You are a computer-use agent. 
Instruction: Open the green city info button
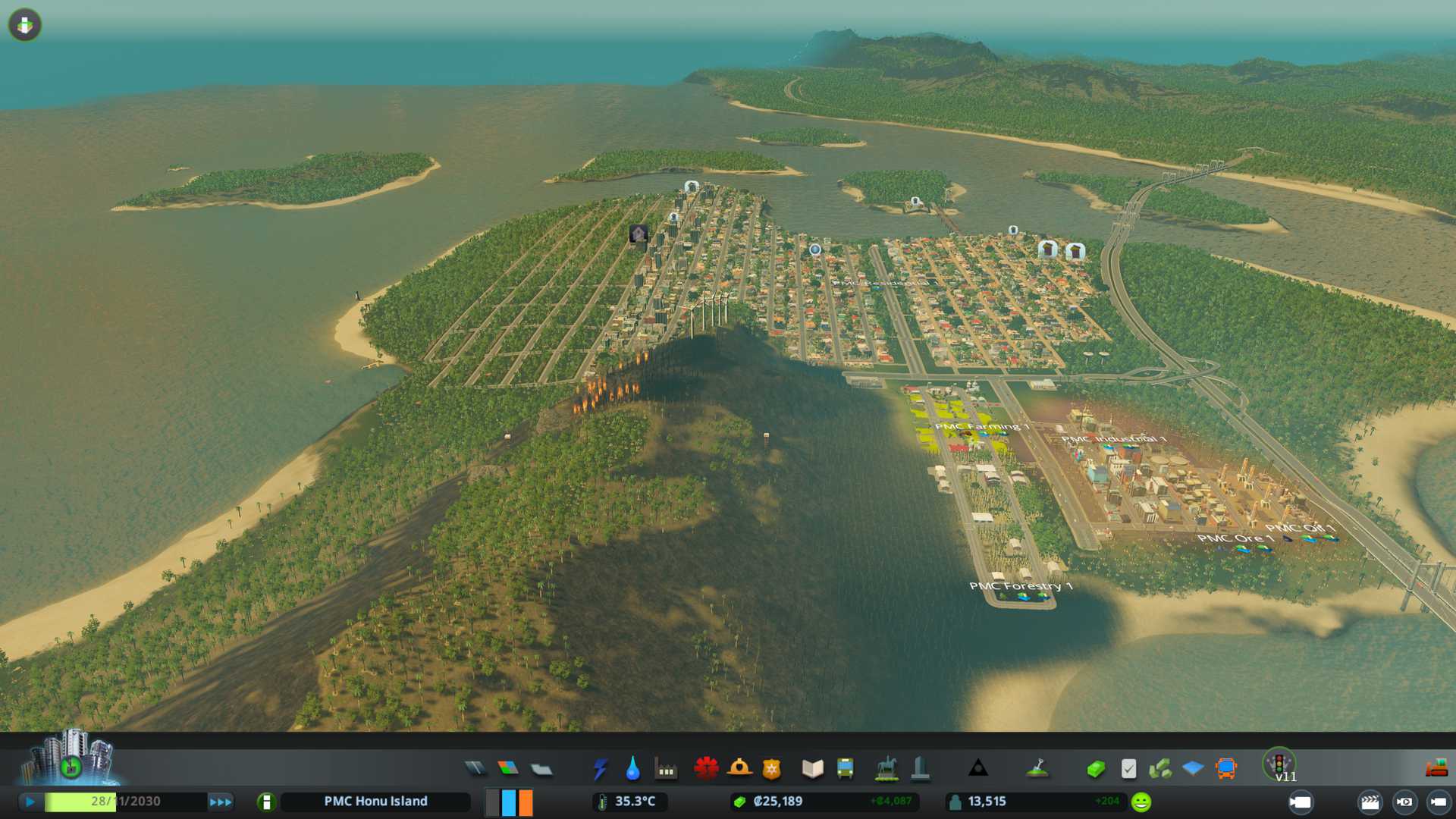(266, 802)
